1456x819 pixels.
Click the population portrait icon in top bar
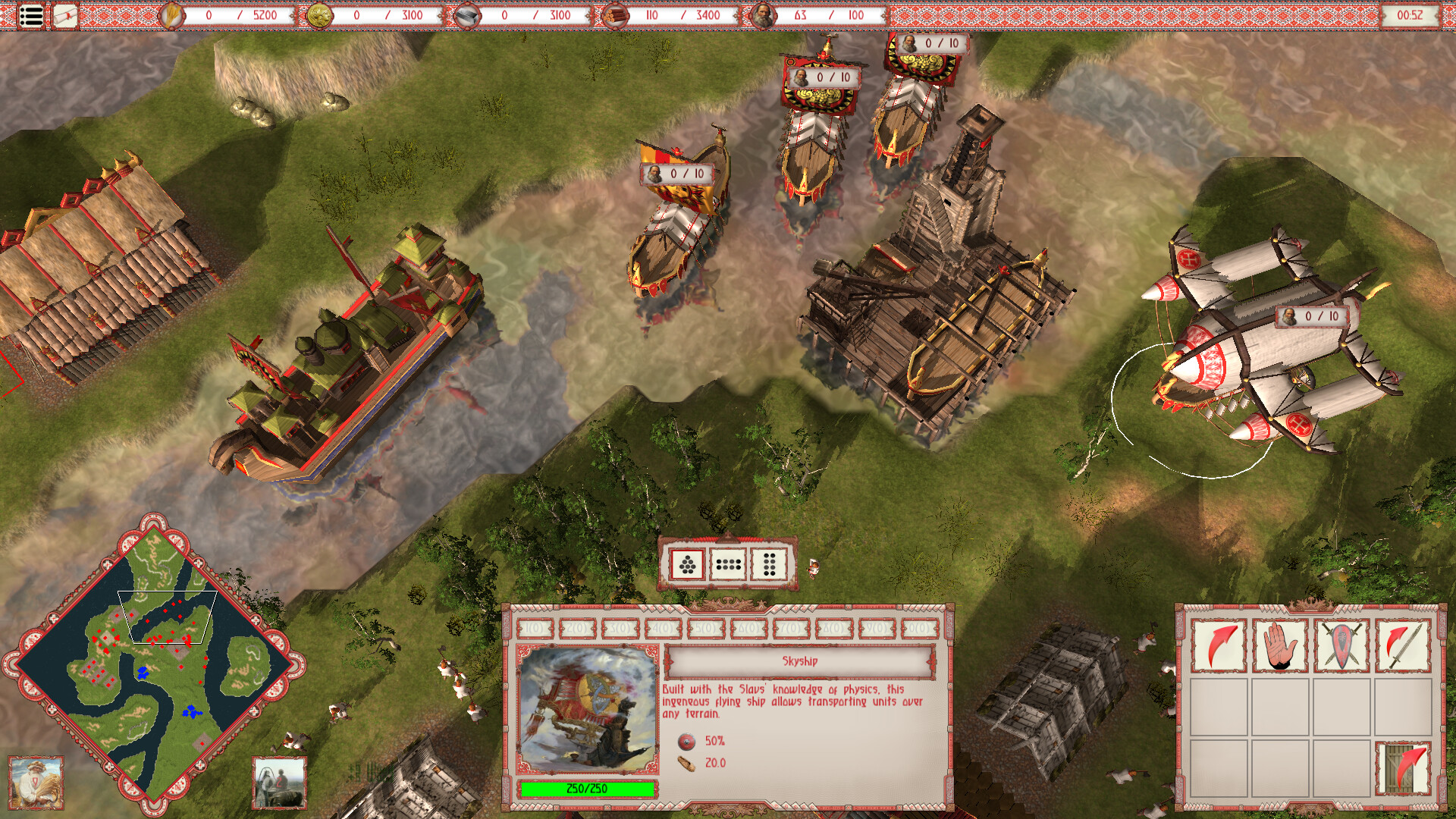(x=764, y=14)
